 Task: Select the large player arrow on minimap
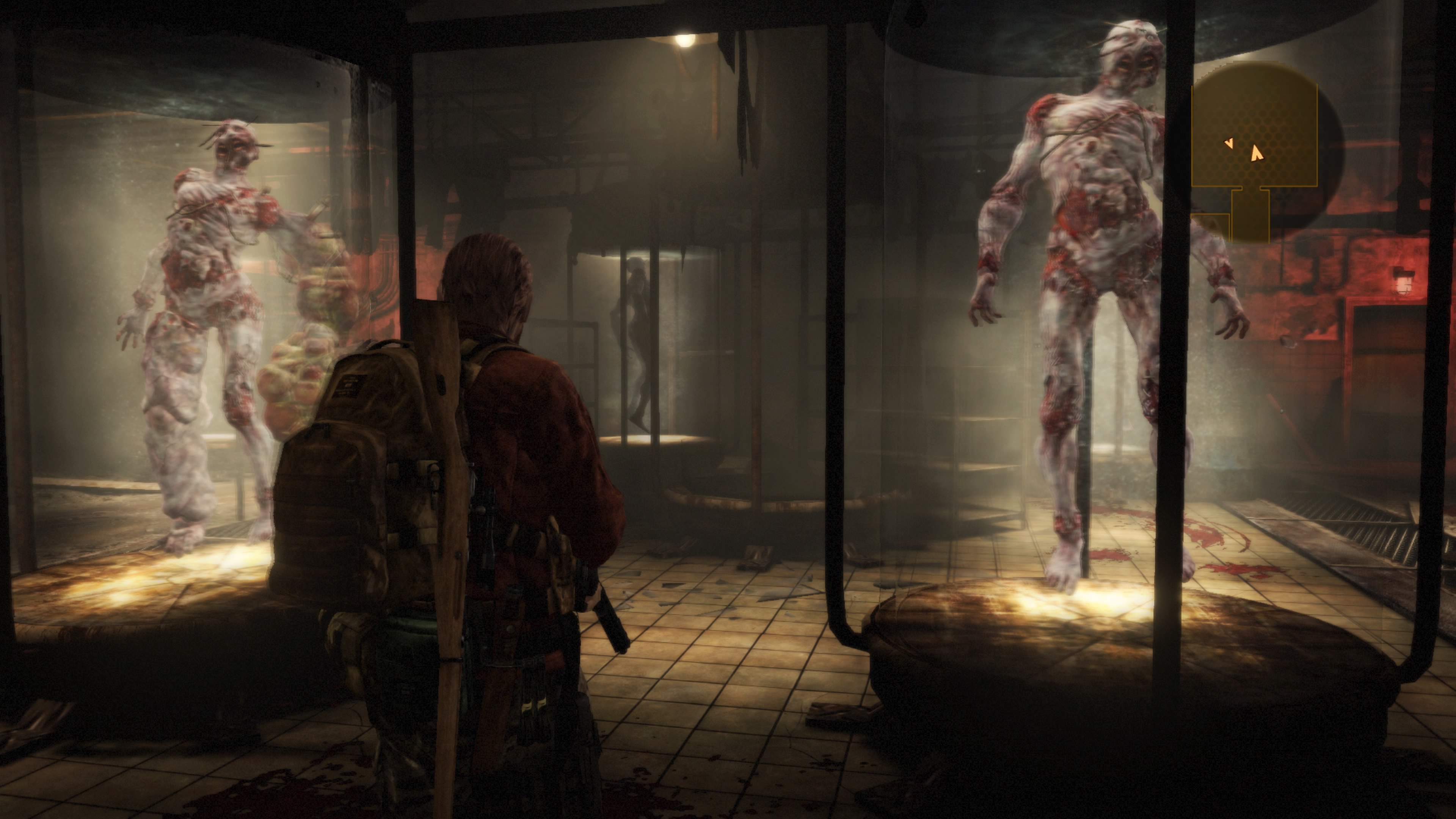[x=1256, y=153]
